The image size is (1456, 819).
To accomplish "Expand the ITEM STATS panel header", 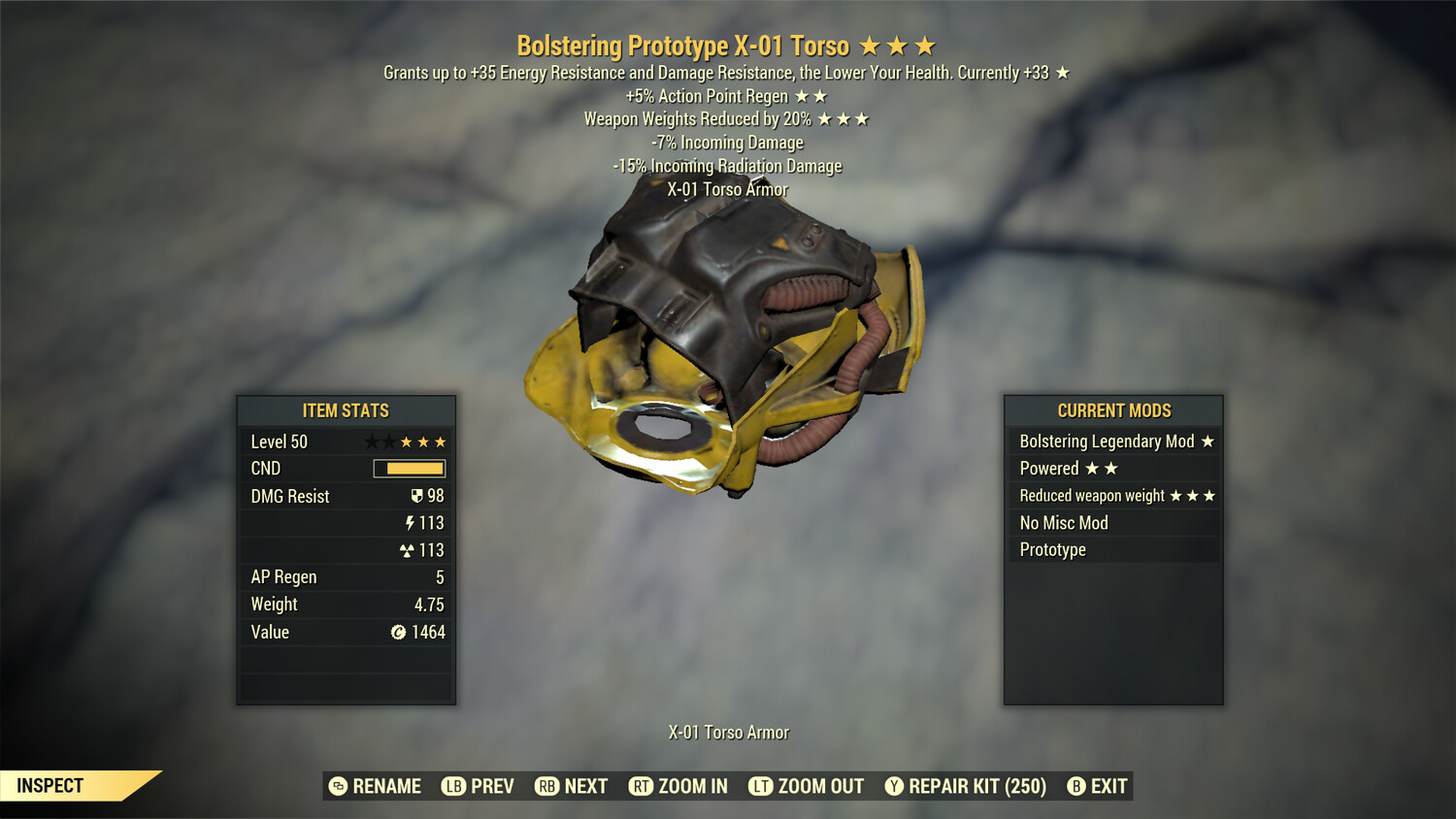I will point(346,410).
